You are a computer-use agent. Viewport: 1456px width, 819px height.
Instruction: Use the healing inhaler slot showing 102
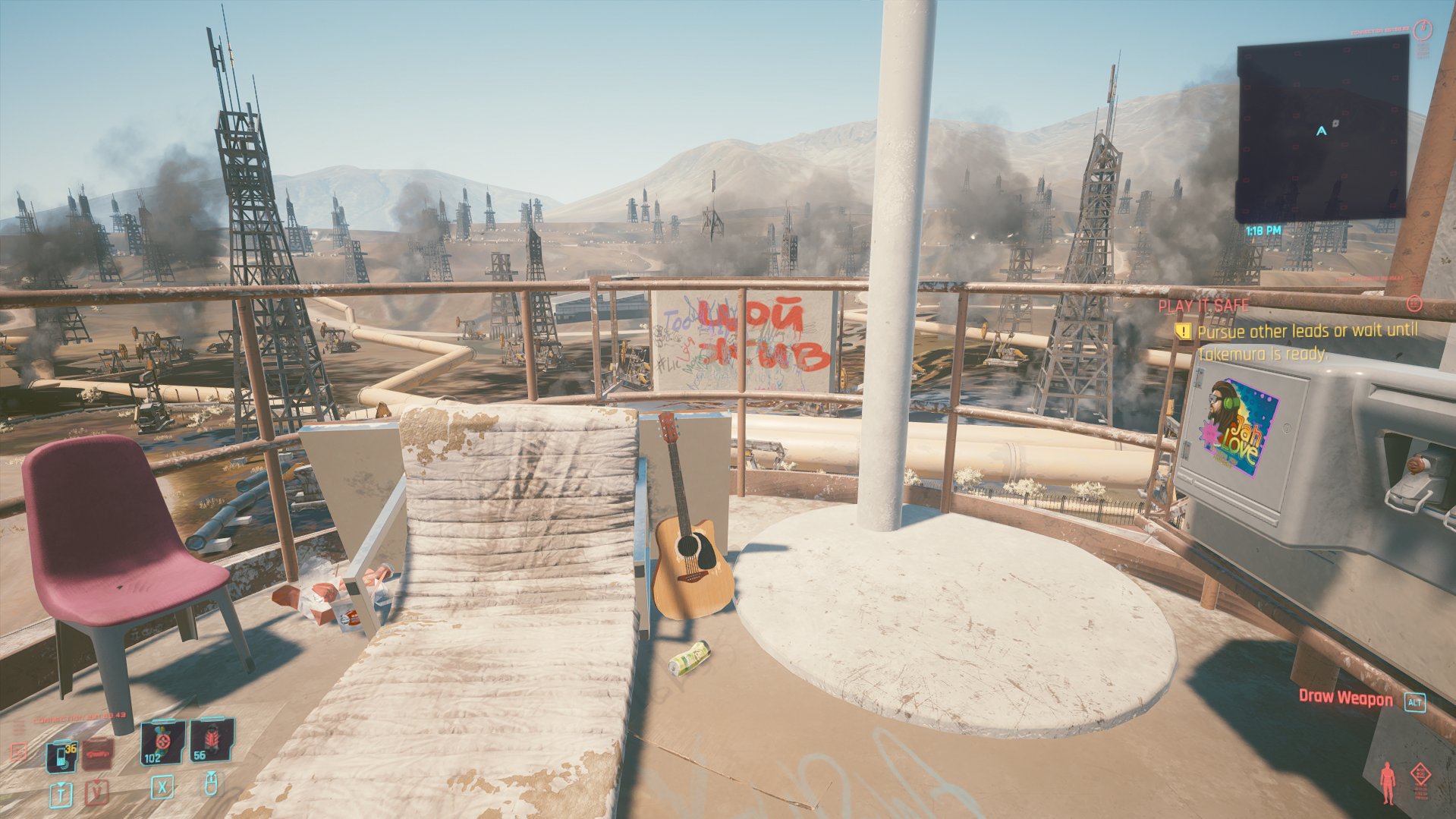162,742
